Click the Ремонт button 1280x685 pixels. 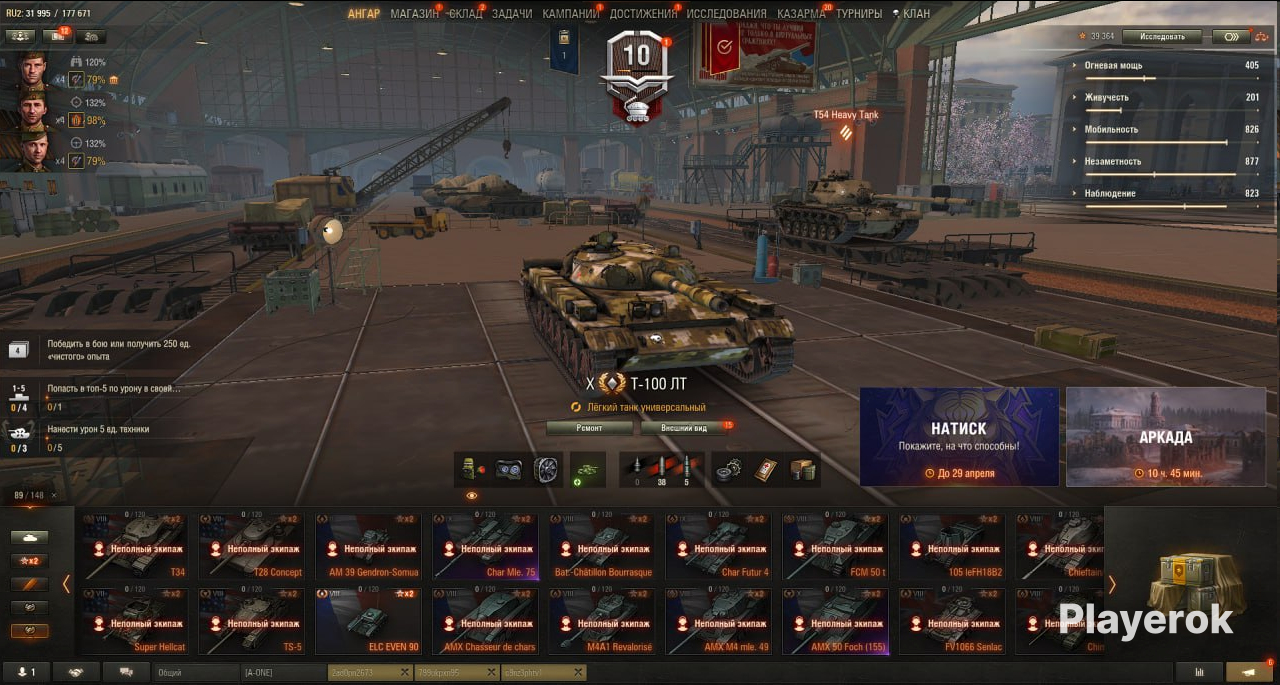tap(589, 428)
